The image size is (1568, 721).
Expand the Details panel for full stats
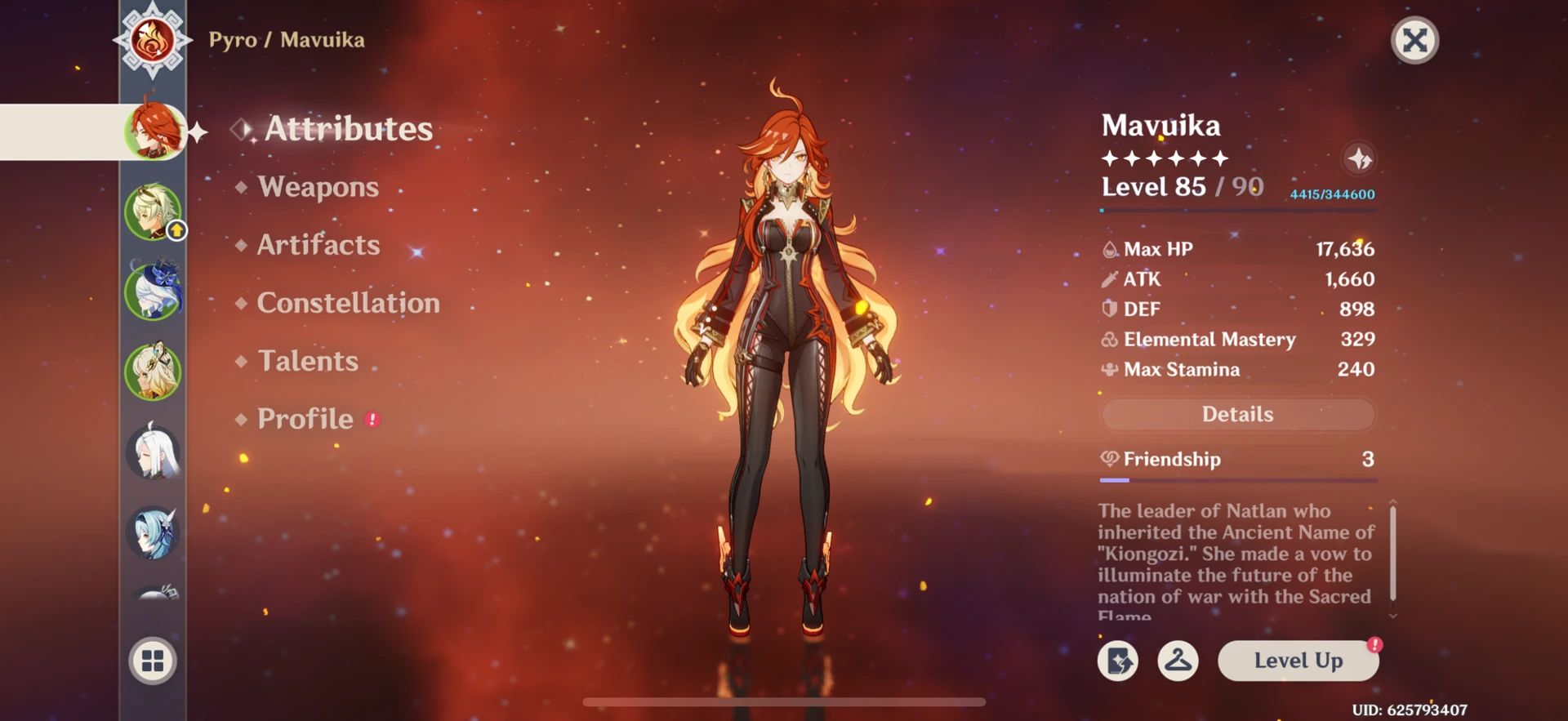[x=1237, y=414]
